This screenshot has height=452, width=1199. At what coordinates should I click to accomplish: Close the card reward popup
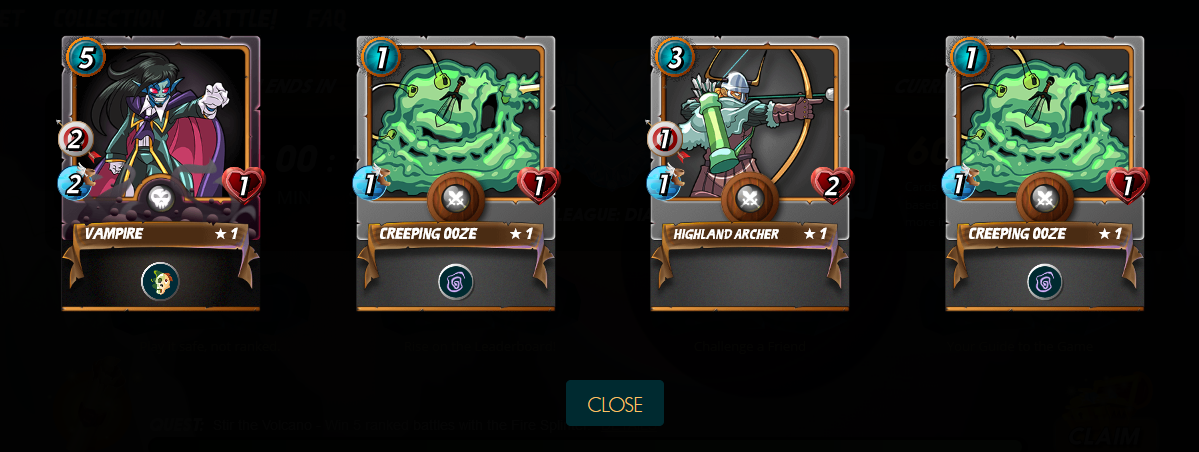coord(614,404)
